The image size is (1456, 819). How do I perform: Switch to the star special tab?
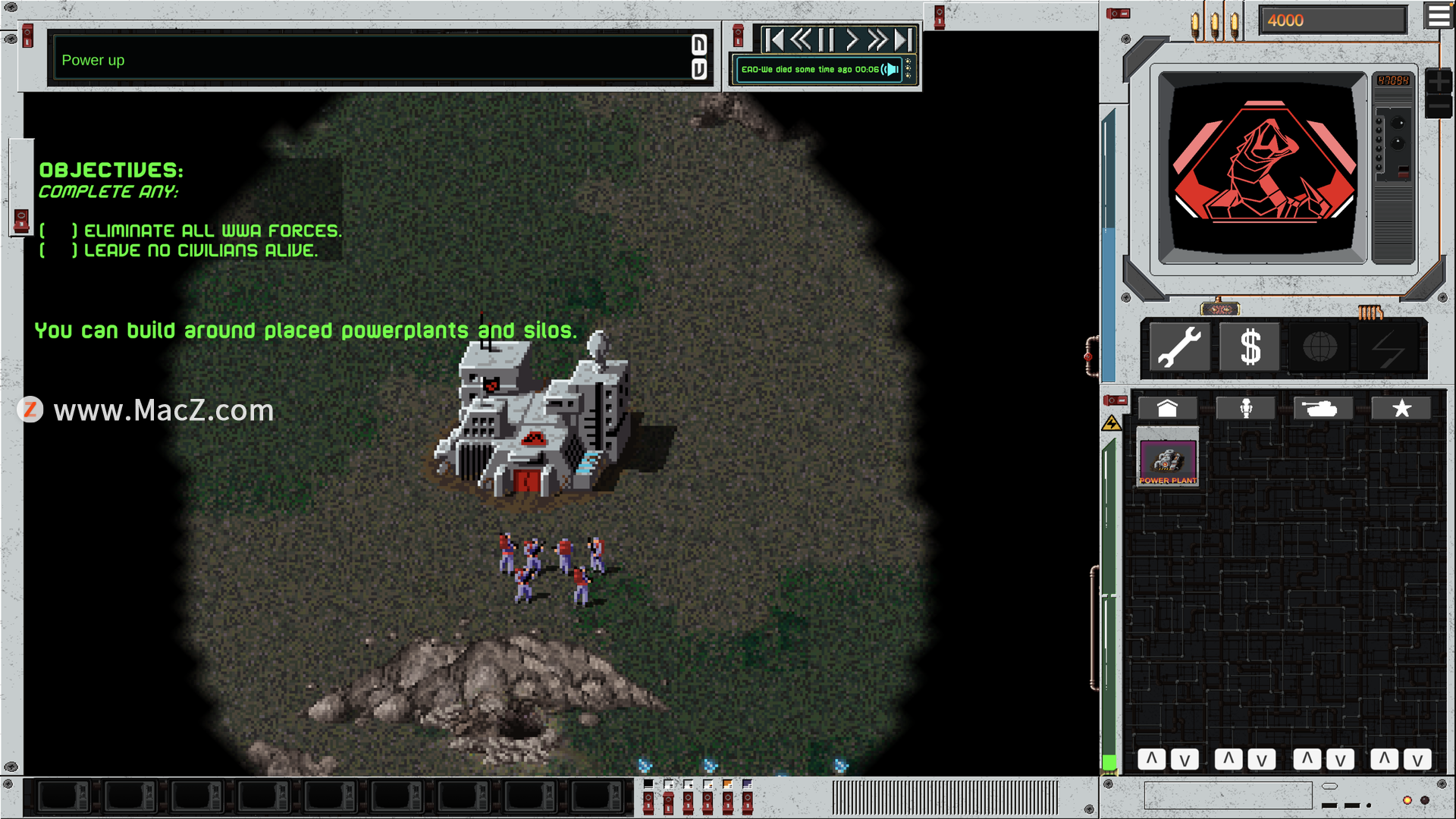click(1401, 409)
